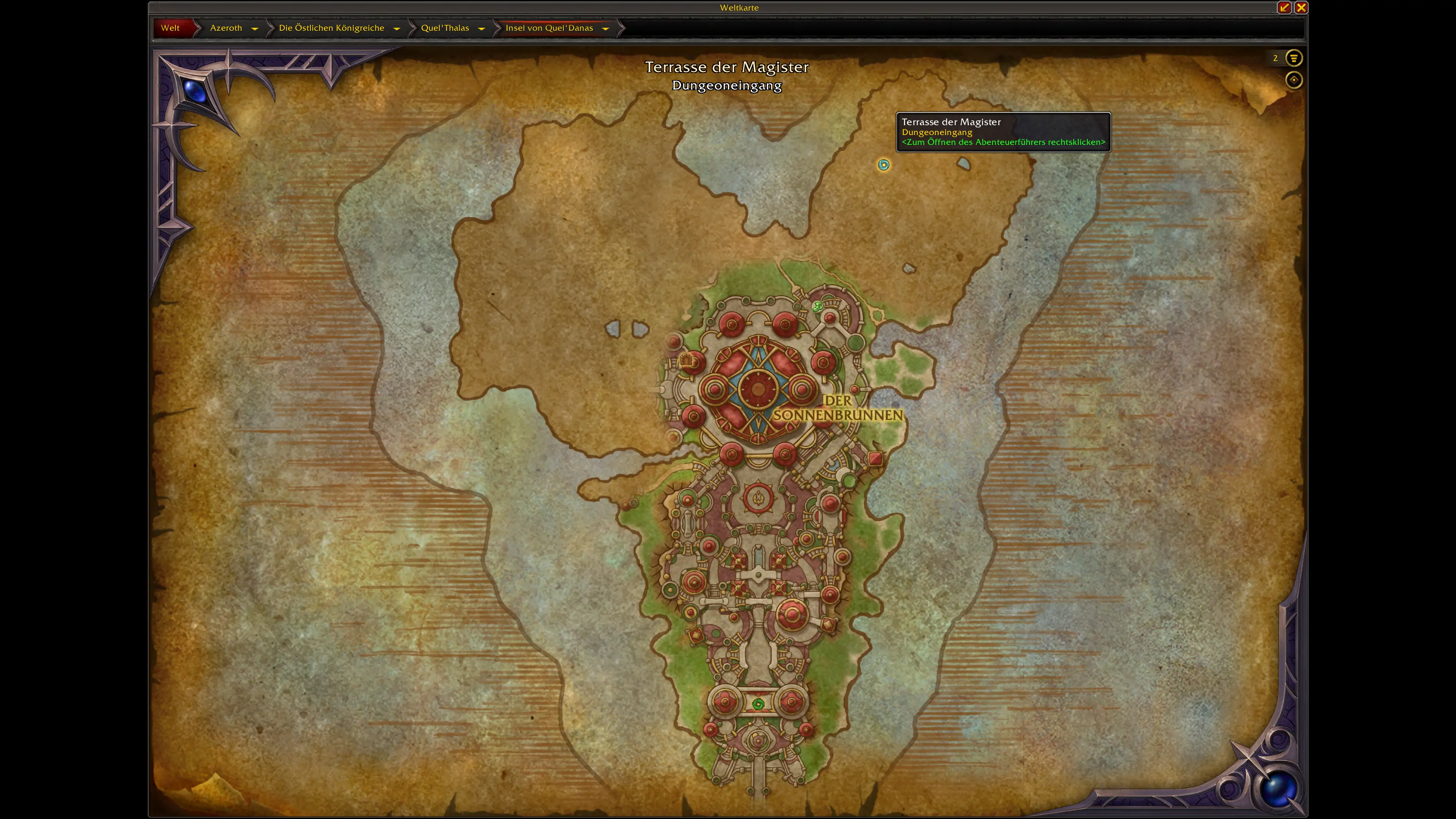The image size is (1456, 819).
Task: Select the Terrasse der Magister dungeon entrance marker
Action: click(883, 165)
